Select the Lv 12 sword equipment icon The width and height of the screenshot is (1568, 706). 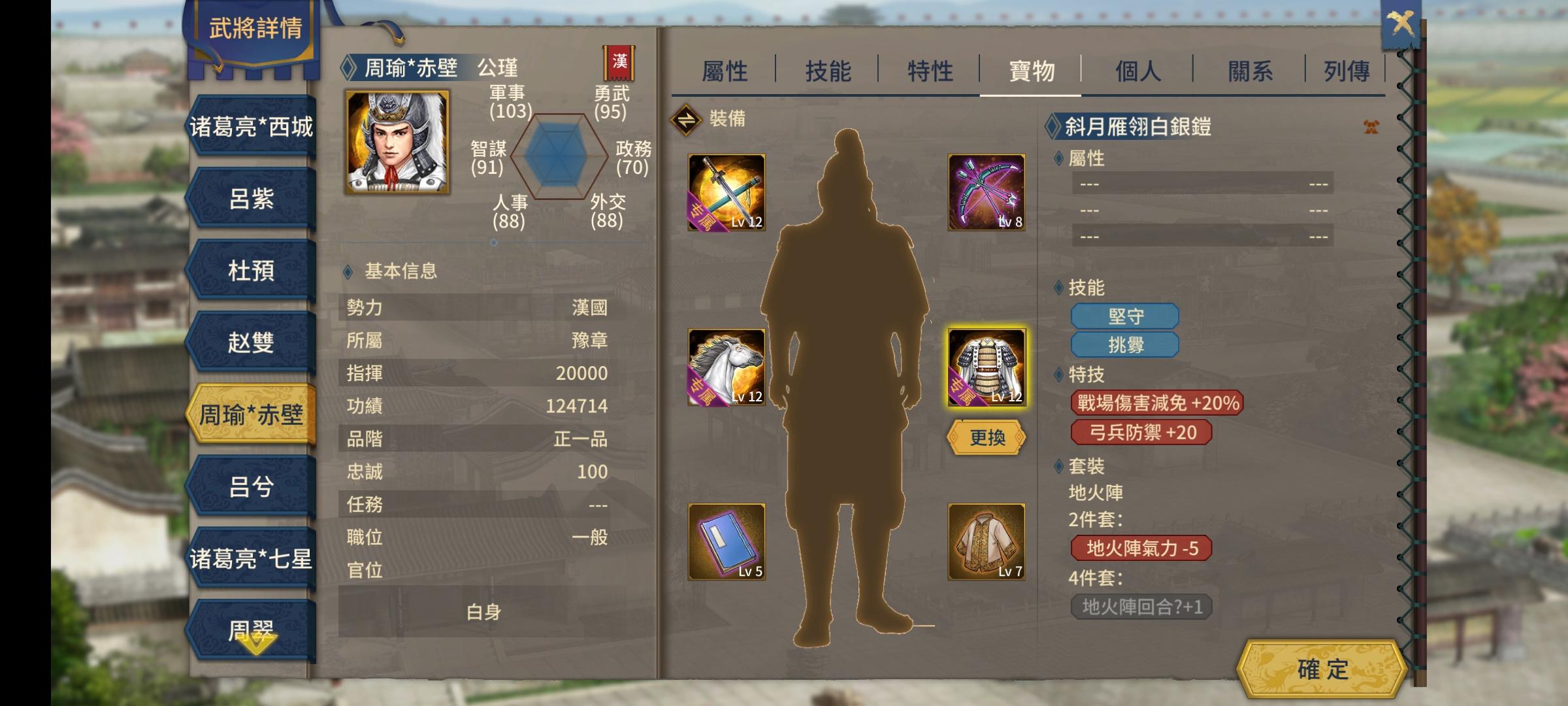click(727, 193)
